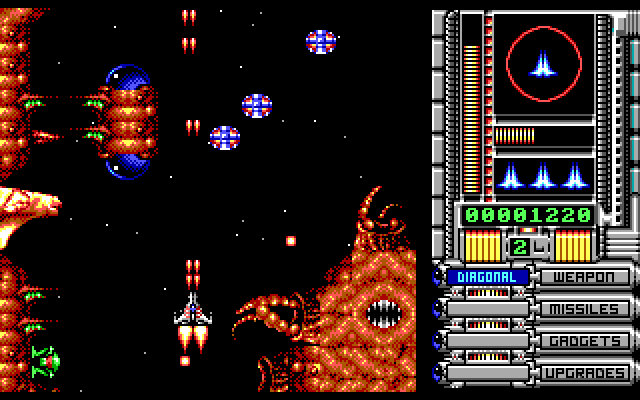Activate the UPGRADES panel label
This screenshot has width=640, height=400.
[585, 373]
